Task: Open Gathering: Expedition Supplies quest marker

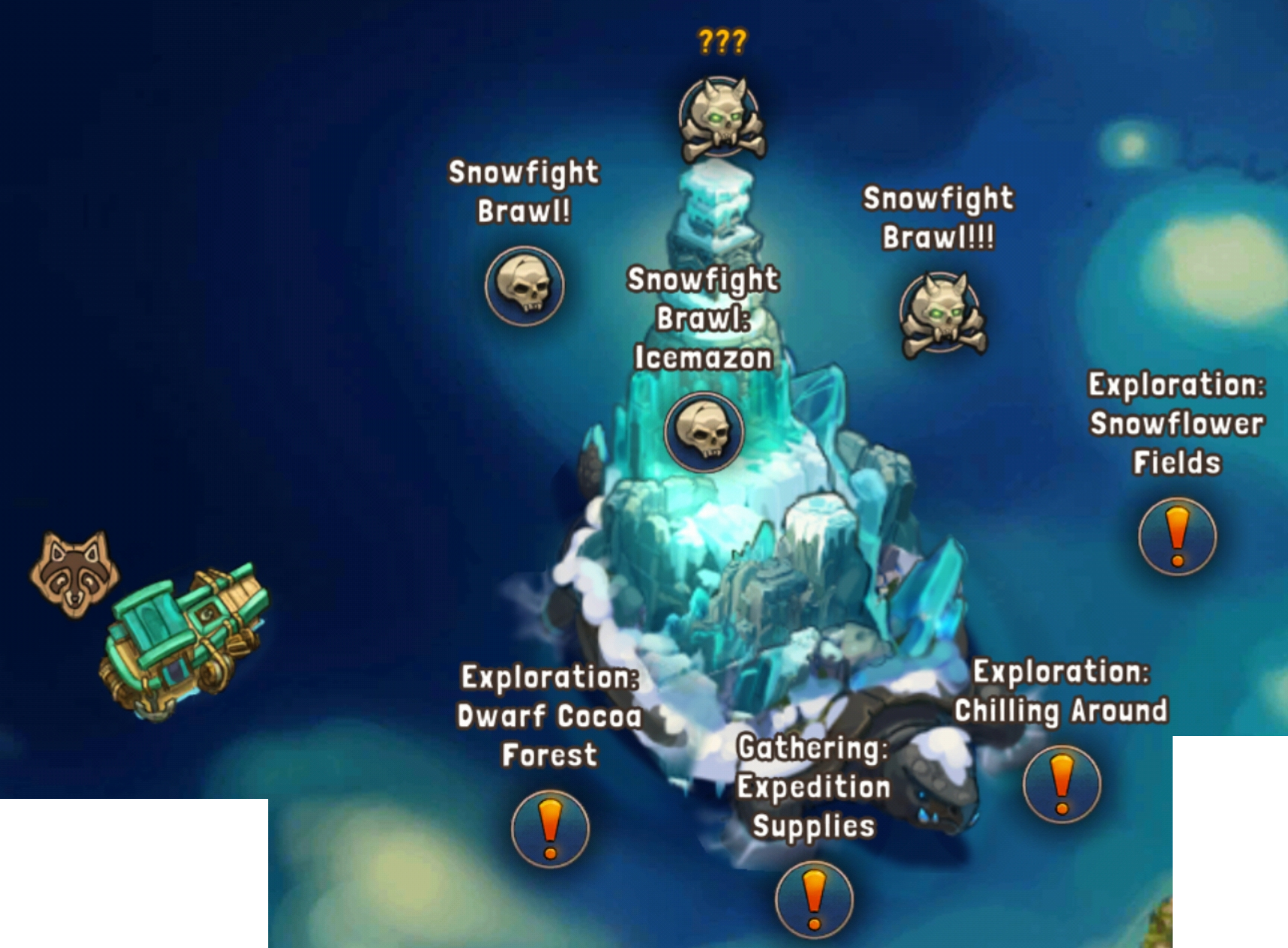Action: 814,899
